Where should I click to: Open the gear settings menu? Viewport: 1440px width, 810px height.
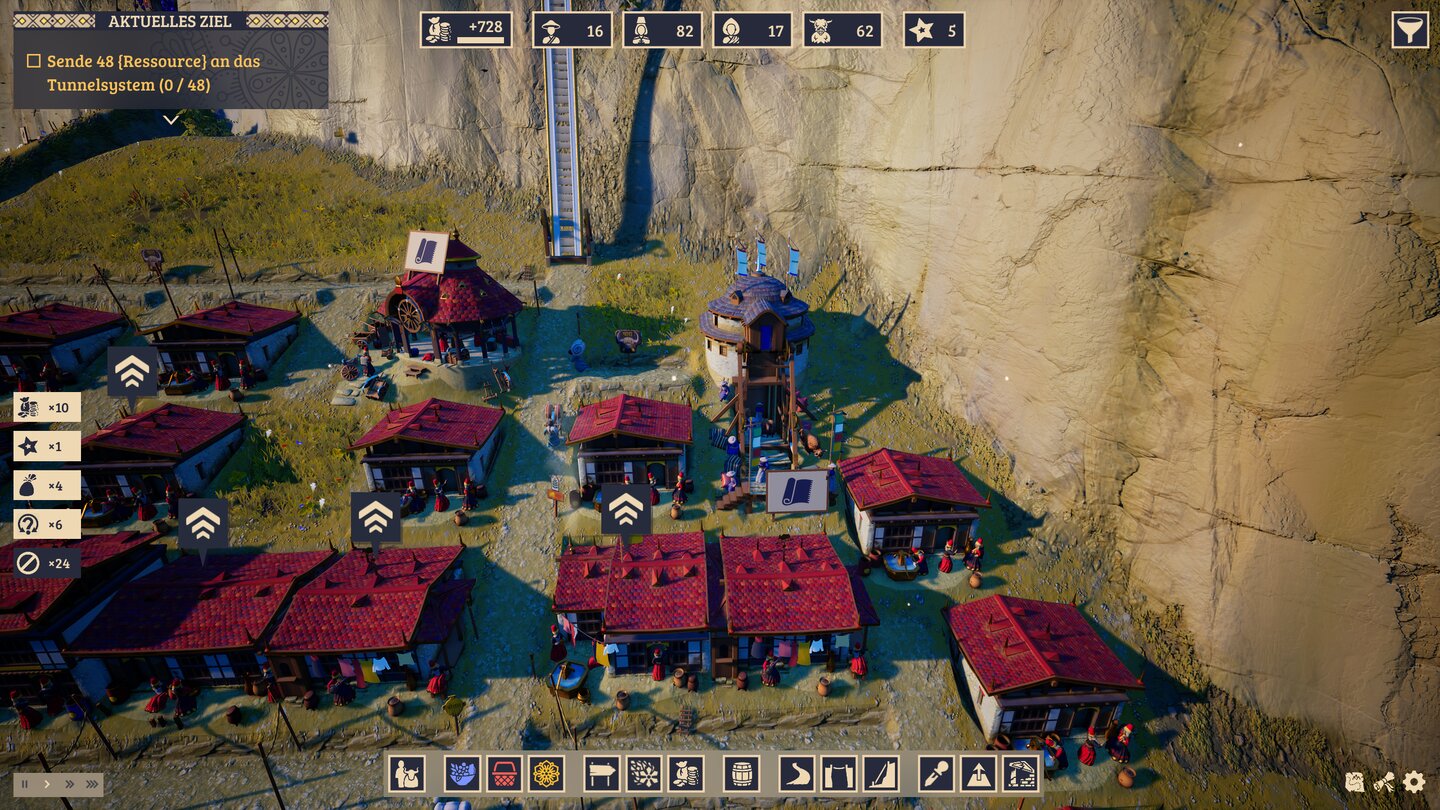[1414, 782]
